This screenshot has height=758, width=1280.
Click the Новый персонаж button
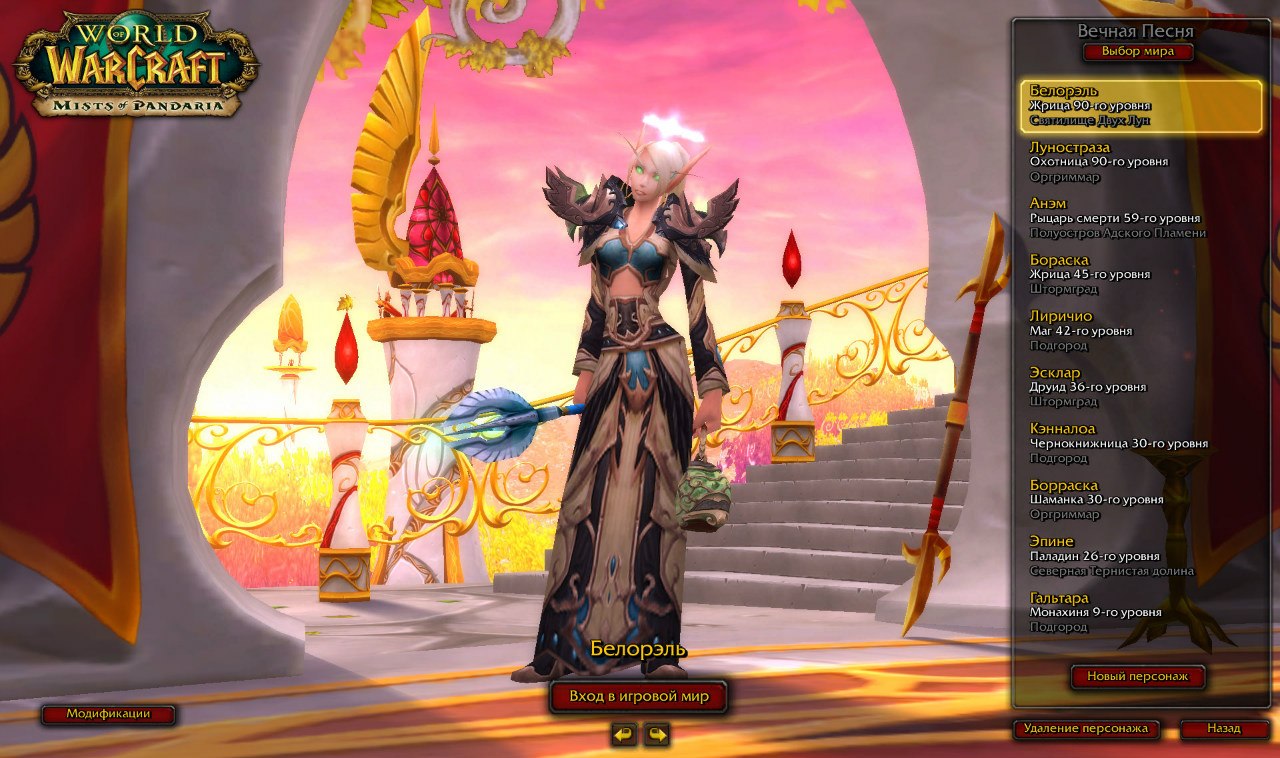[1136, 677]
